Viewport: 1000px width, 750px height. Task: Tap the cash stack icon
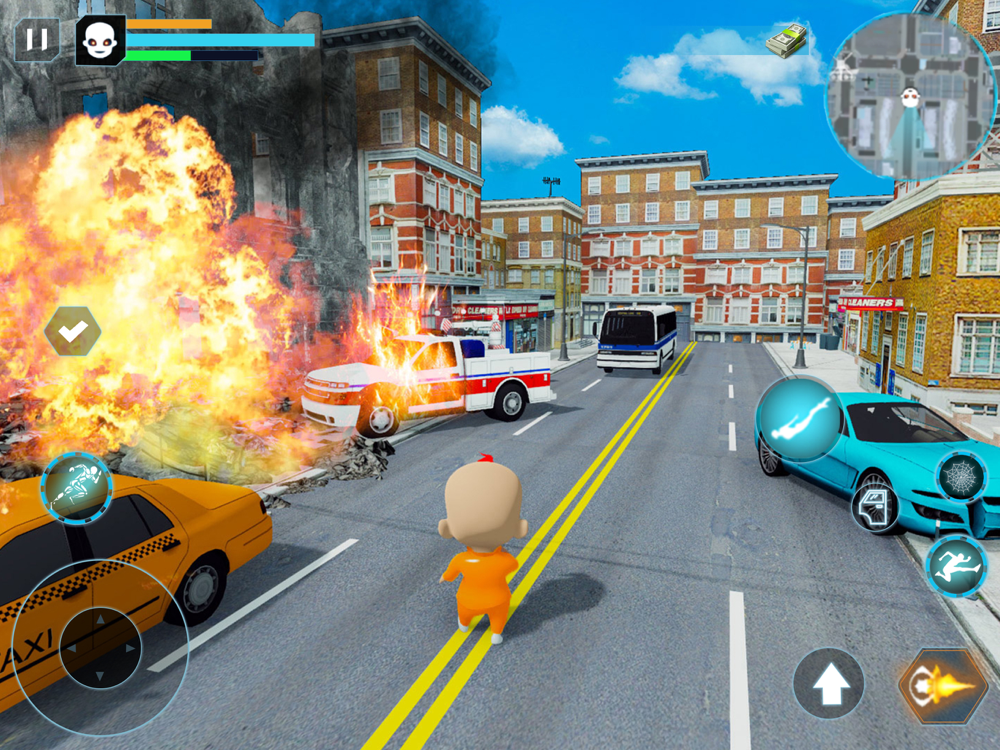click(x=787, y=41)
